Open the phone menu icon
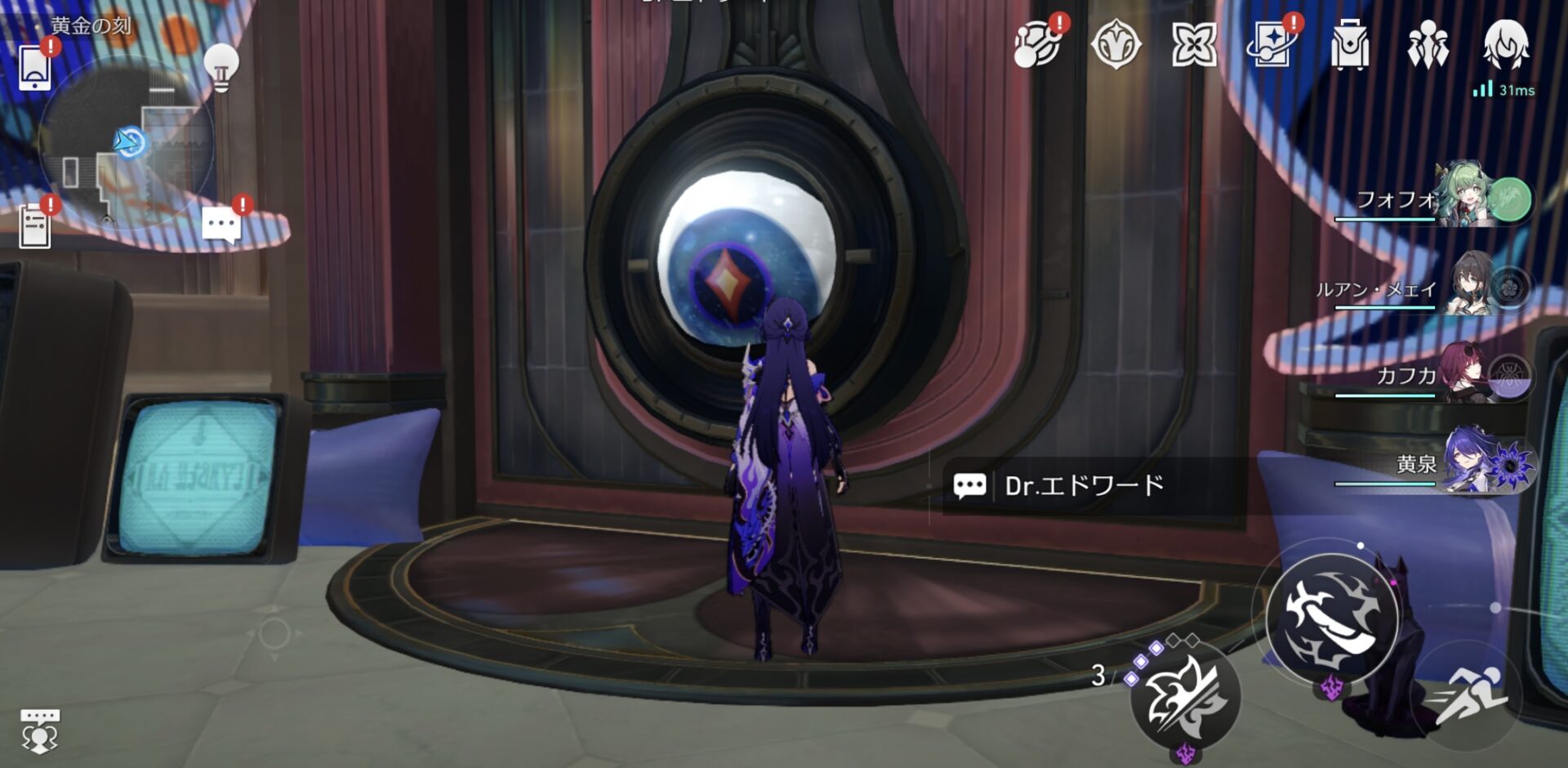 click(34, 67)
